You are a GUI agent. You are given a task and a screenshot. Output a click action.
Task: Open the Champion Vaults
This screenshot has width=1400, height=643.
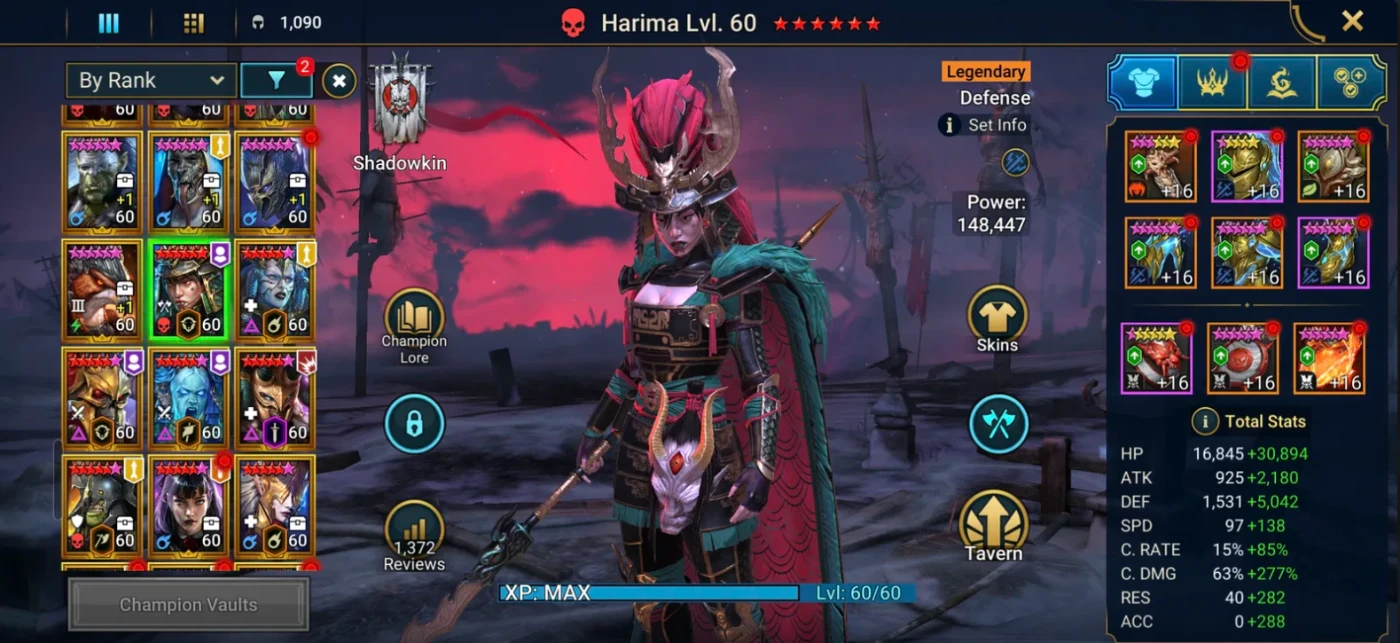click(189, 604)
